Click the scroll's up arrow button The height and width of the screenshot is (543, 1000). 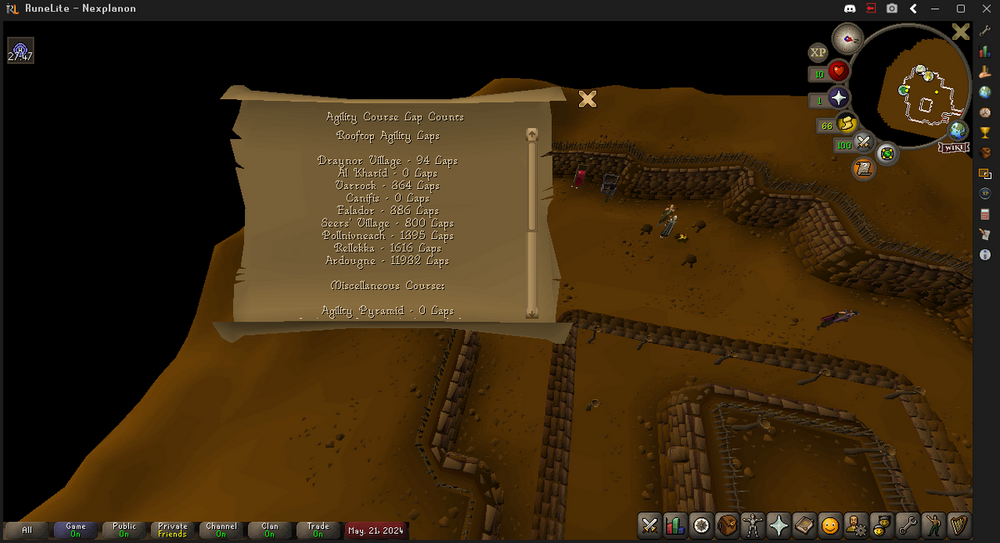coord(532,134)
